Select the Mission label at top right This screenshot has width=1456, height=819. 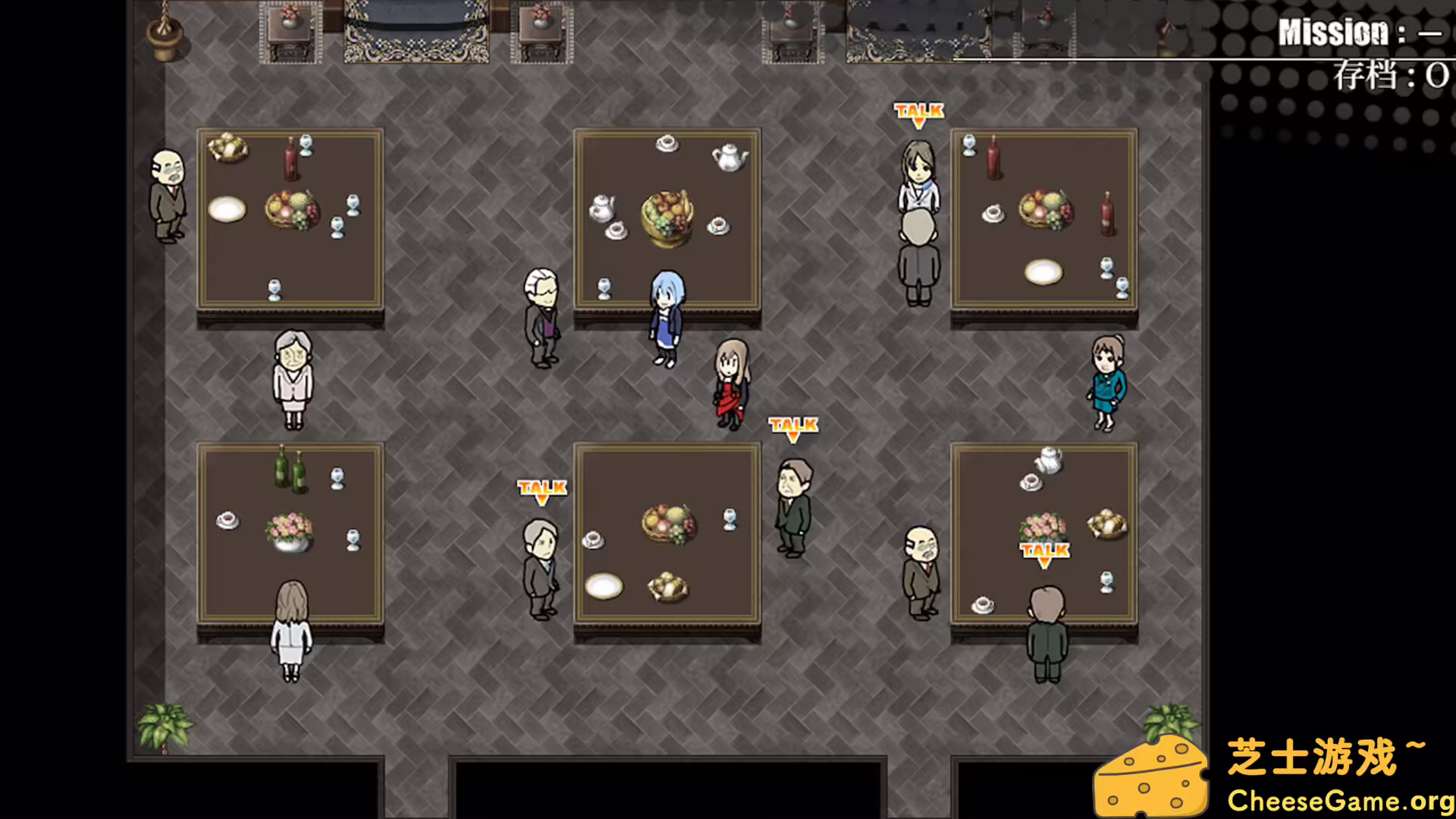pyautogui.click(x=1335, y=30)
